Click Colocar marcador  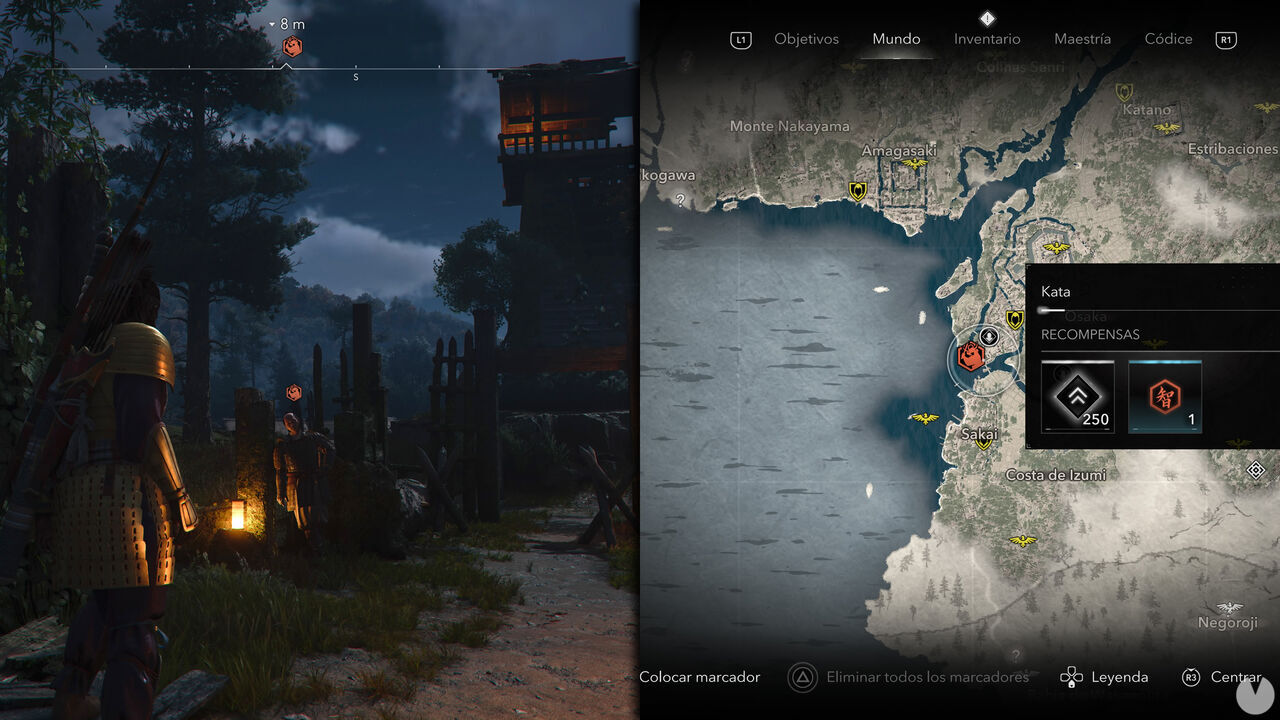700,677
